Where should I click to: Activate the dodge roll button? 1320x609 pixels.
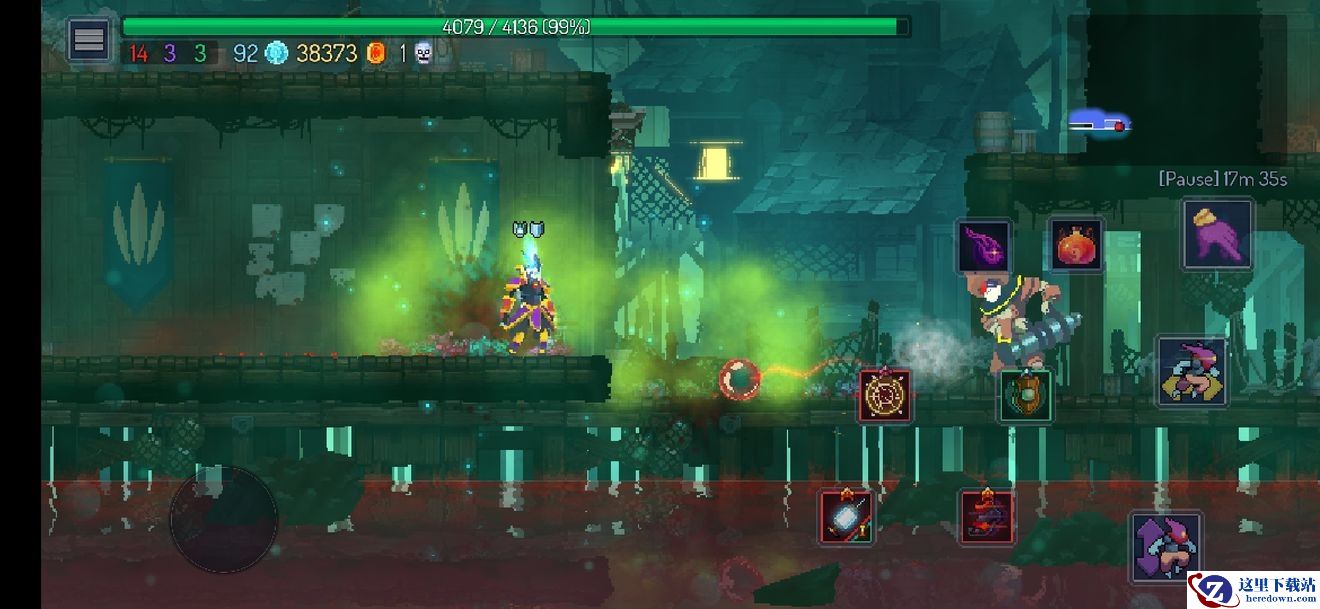(x=1192, y=371)
